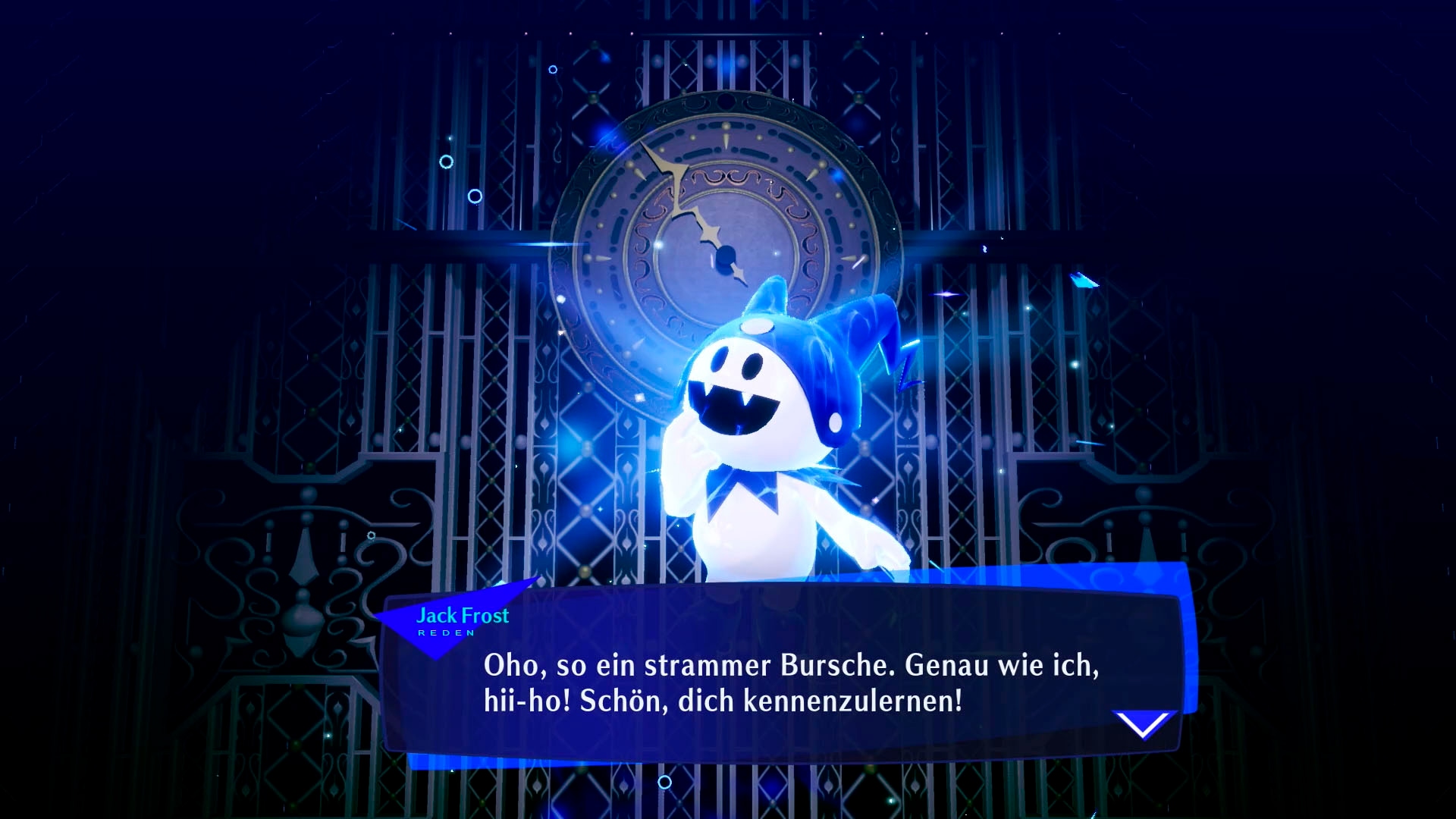Screen dimensions: 1456x819
Task: Click the cyan 'Jack Frost' text
Action: pyautogui.click(x=463, y=617)
